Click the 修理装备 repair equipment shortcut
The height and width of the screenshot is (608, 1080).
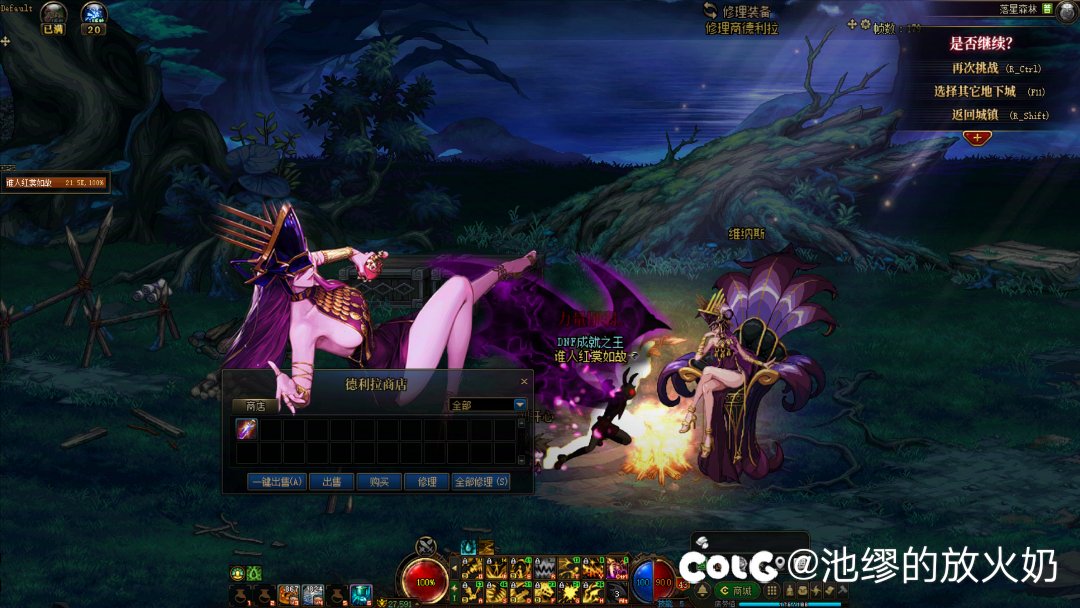pyautogui.click(x=740, y=12)
